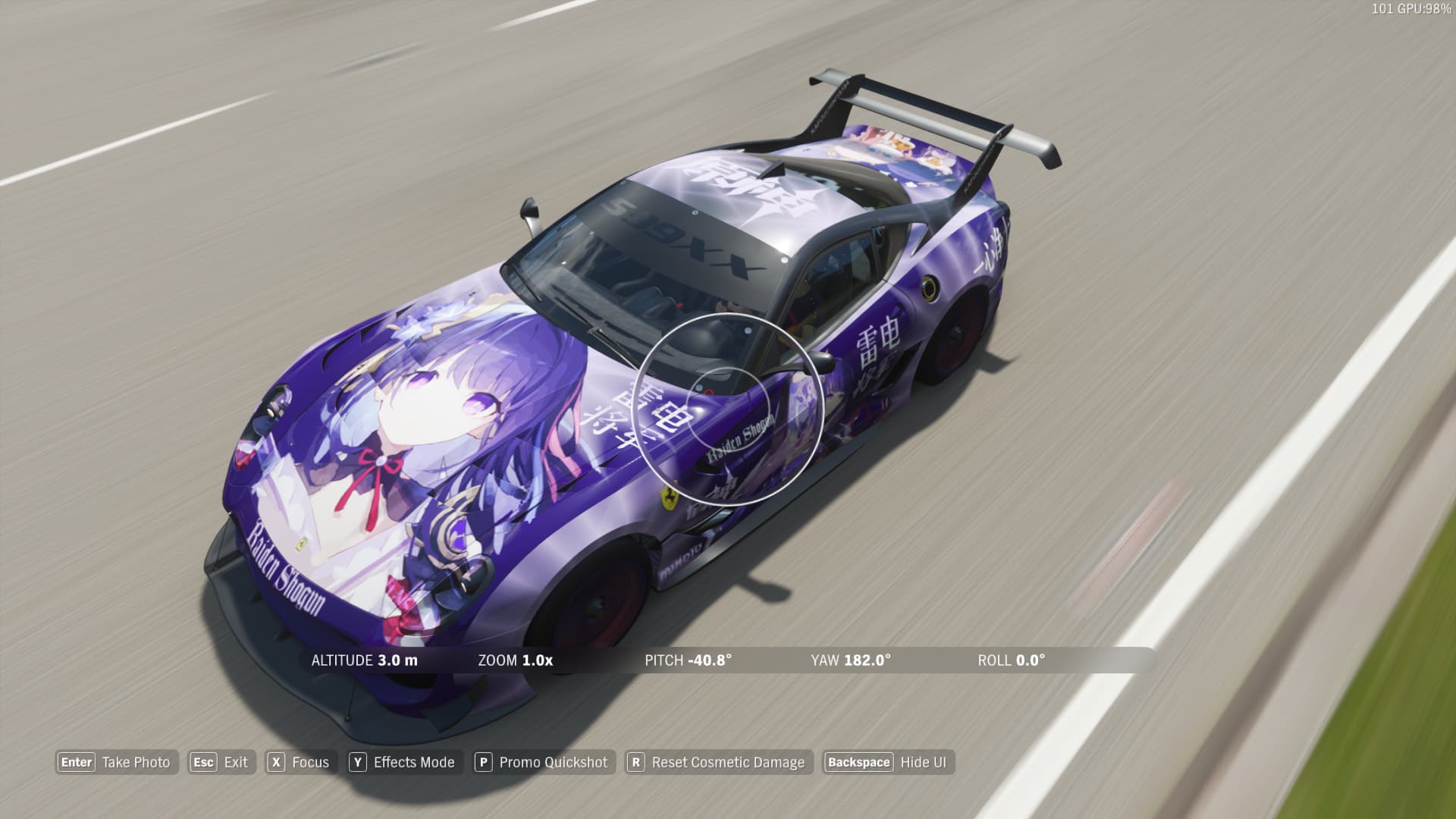Viewport: 1456px width, 819px height.
Task: Exit photo mode
Action: [x=221, y=762]
